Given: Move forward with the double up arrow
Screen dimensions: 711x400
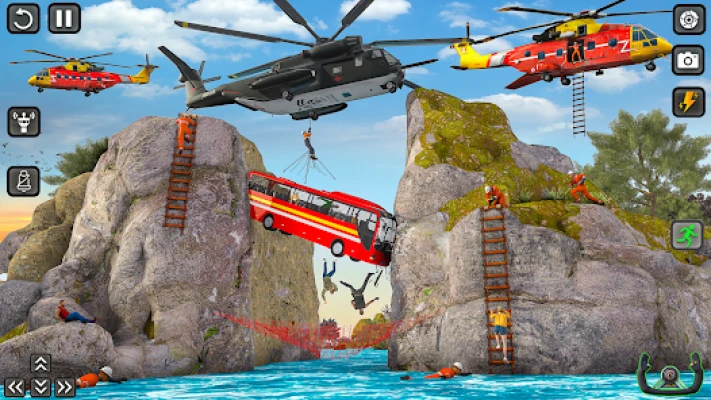Looking at the screenshot, I should 40,364.
